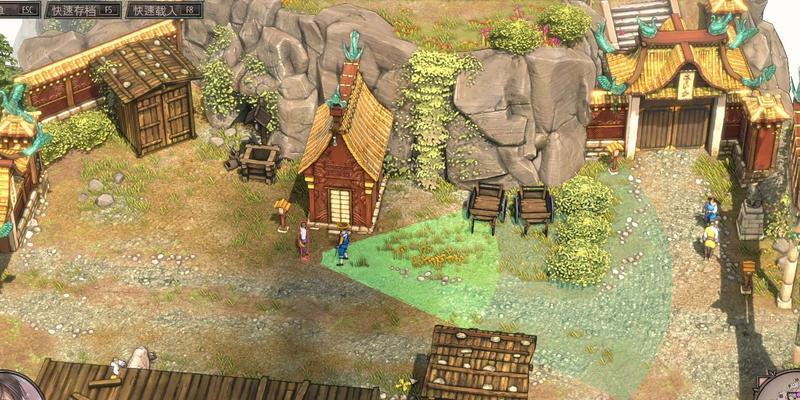Open the circular minimap
The width and height of the screenshot is (800, 400).
point(785,388)
